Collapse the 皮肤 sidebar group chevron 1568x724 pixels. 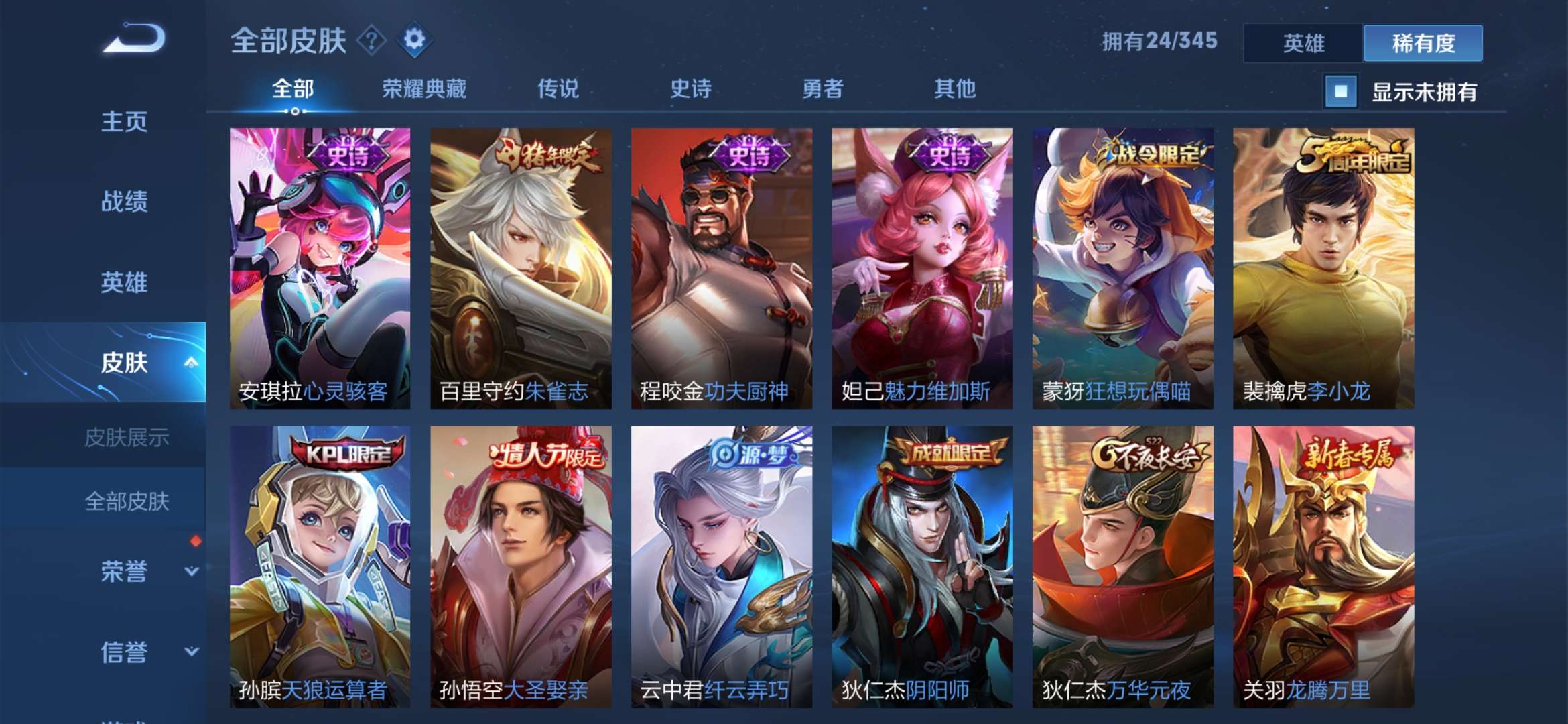[x=190, y=362]
